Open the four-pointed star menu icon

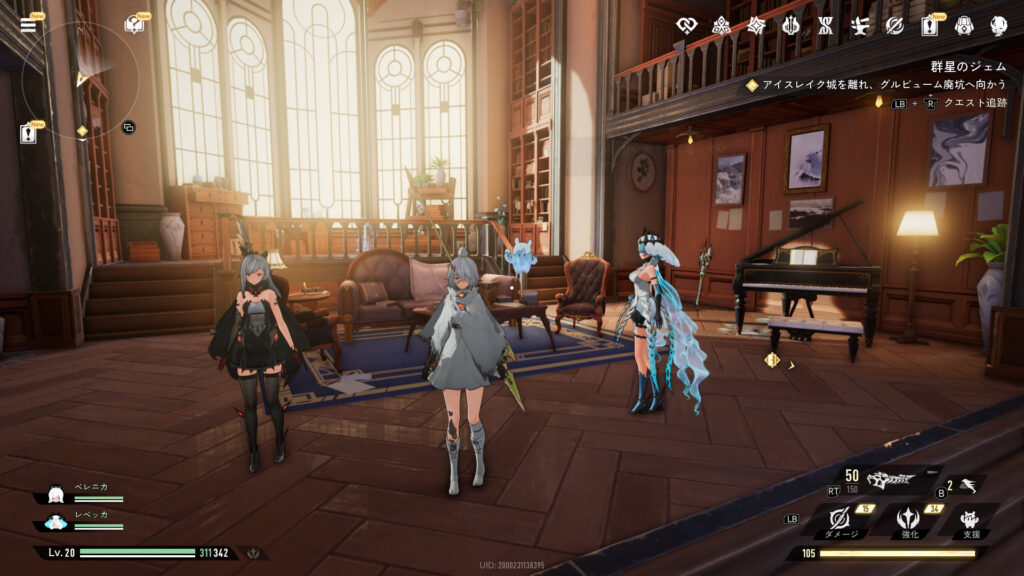[756, 25]
